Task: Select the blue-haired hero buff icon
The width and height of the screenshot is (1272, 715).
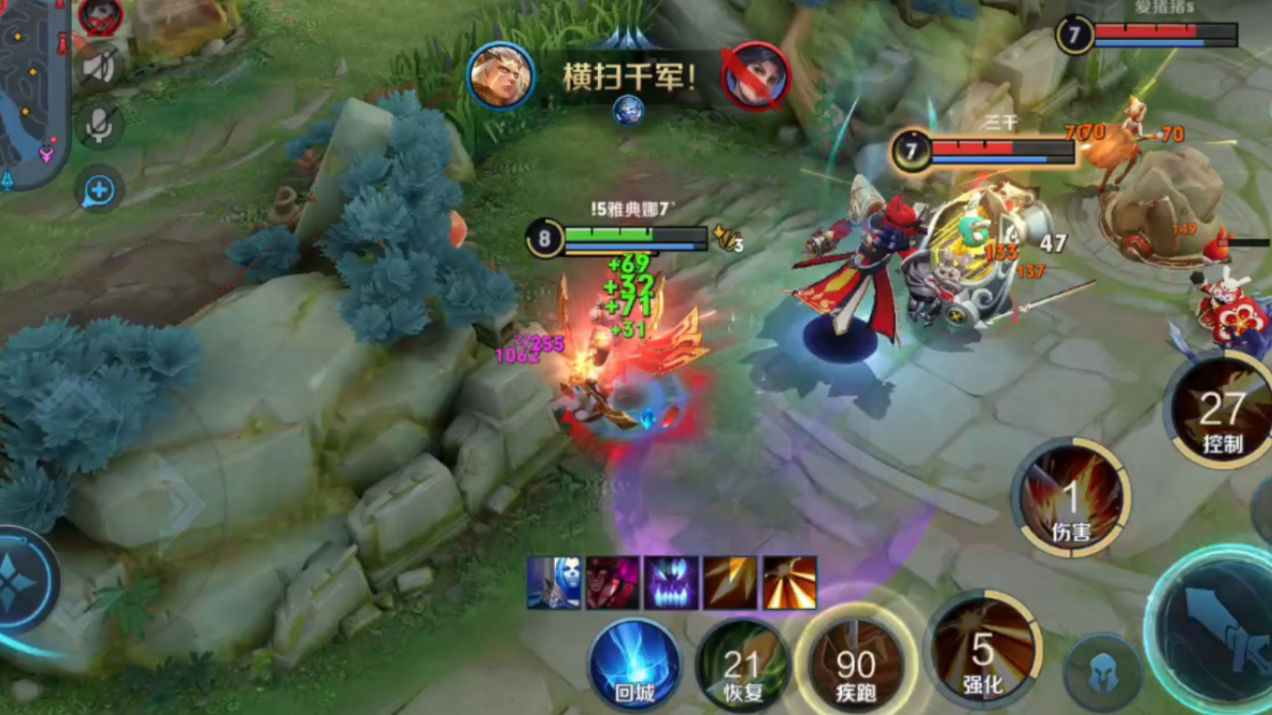Action: pos(554,584)
